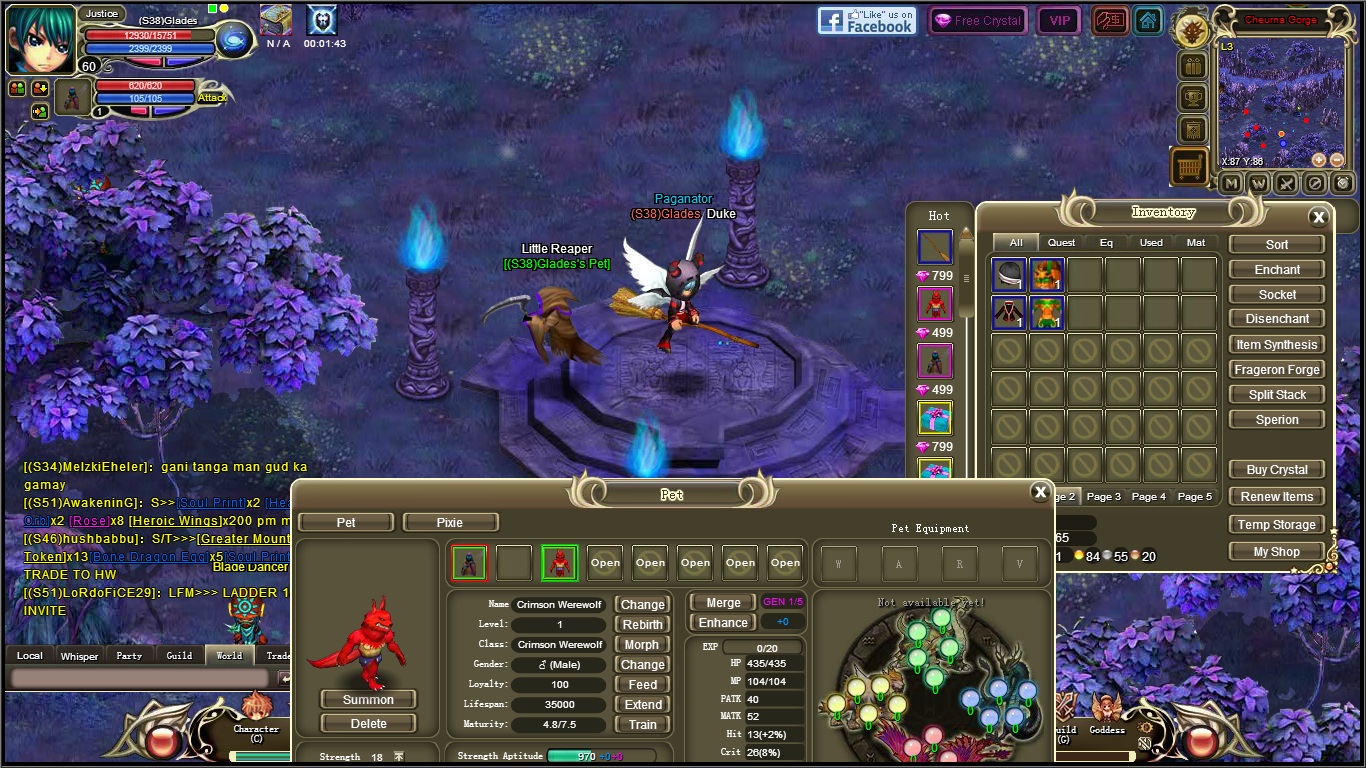Sort the inventory items
The height and width of the screenshot is (768, 1366).
click(1277, 244)
